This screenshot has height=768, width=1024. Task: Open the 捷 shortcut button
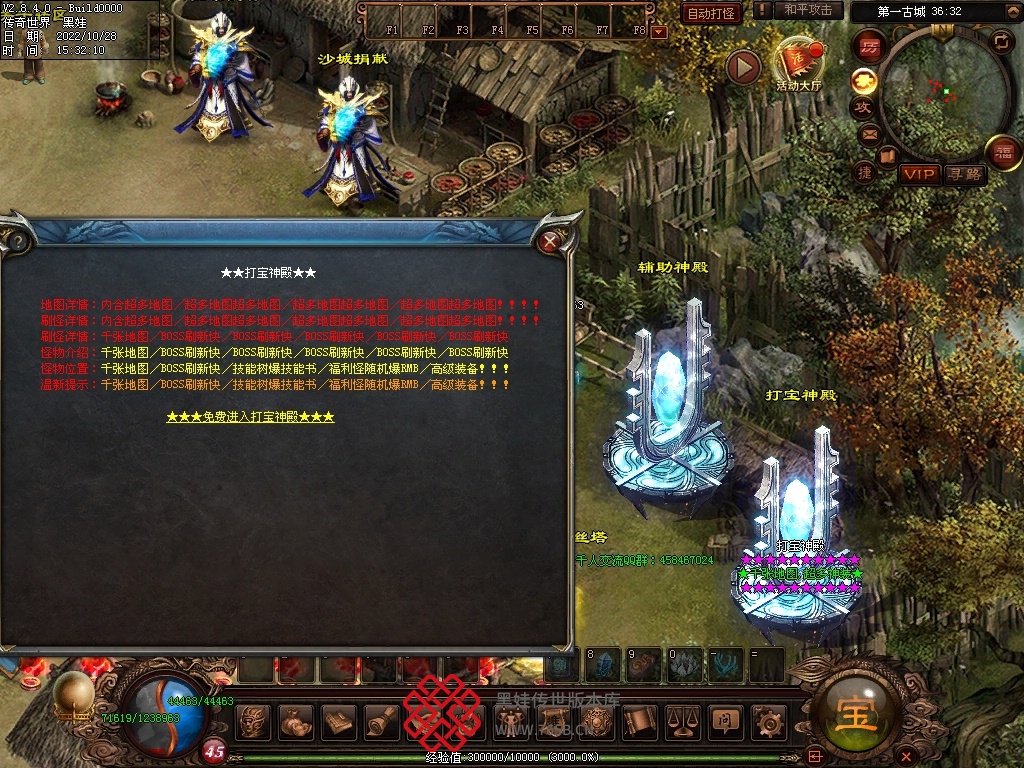[865, 172]
